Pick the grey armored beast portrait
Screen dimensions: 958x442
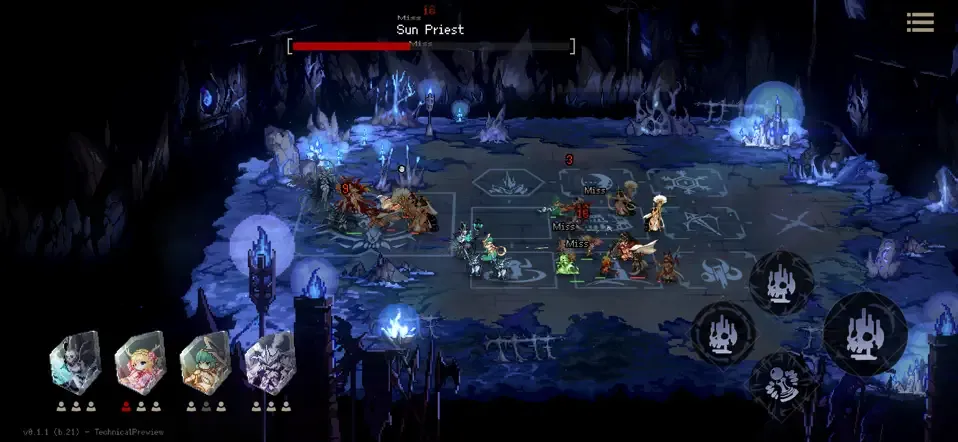tap(269, 362)
